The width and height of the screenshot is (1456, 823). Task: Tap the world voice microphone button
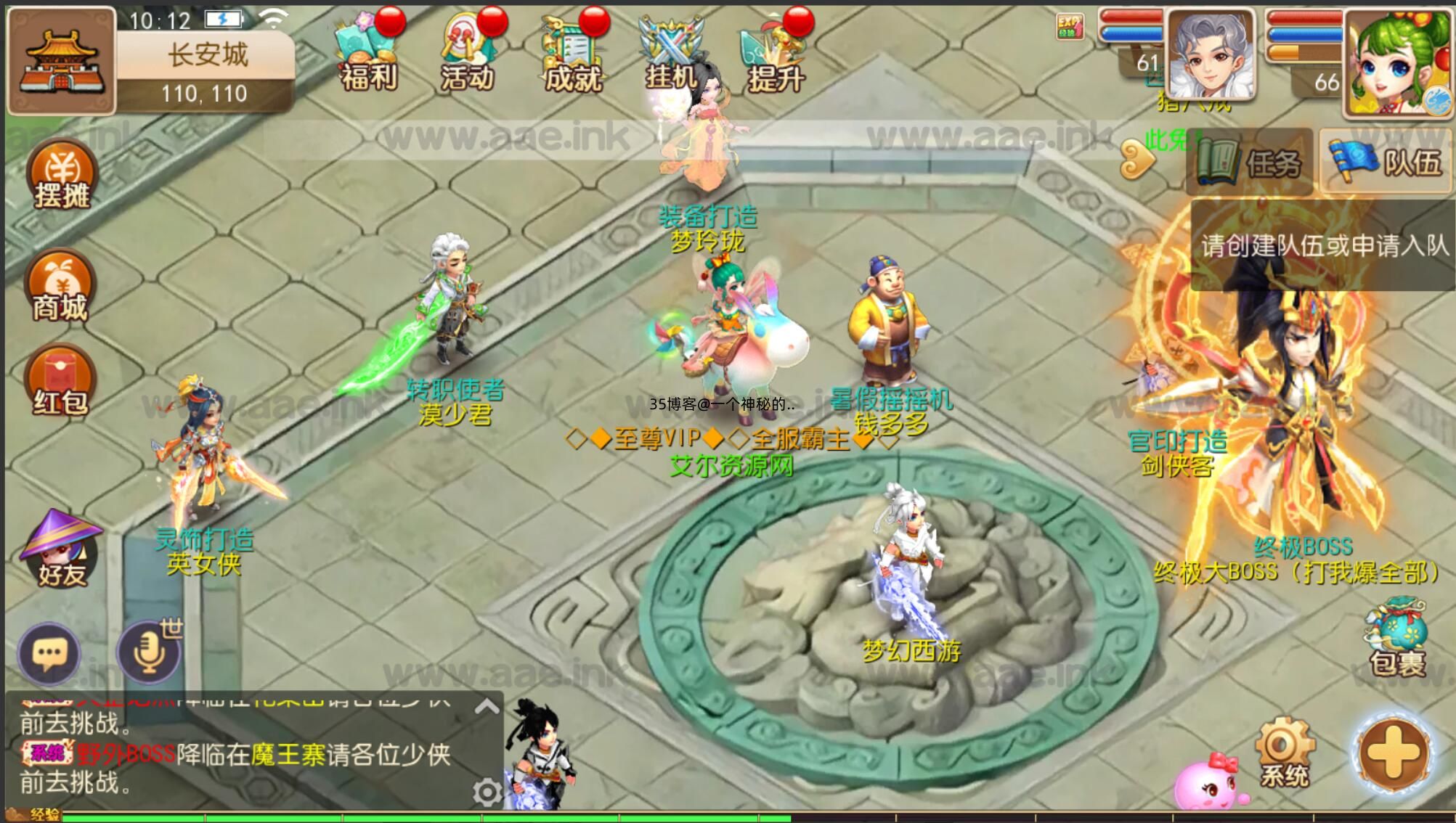click(x=150, y=653)
